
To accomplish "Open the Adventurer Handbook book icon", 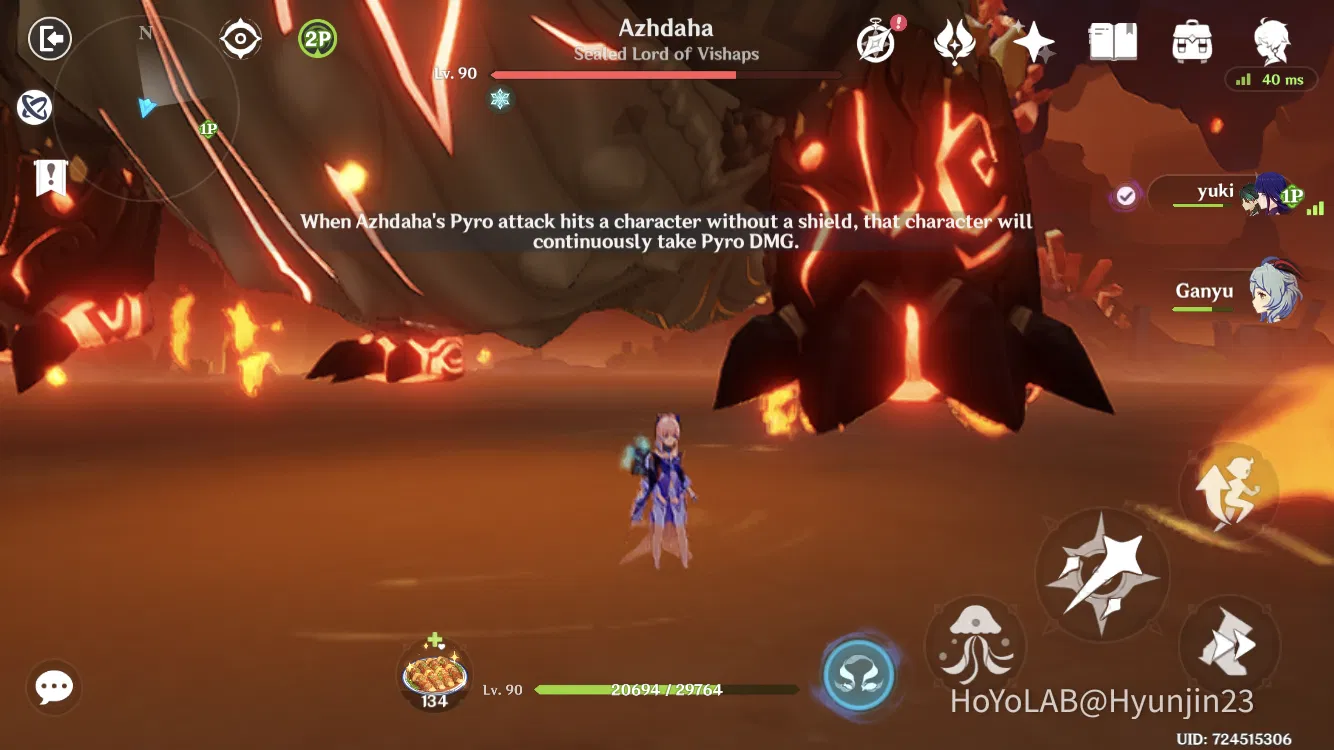I will tap(1113, 40).
